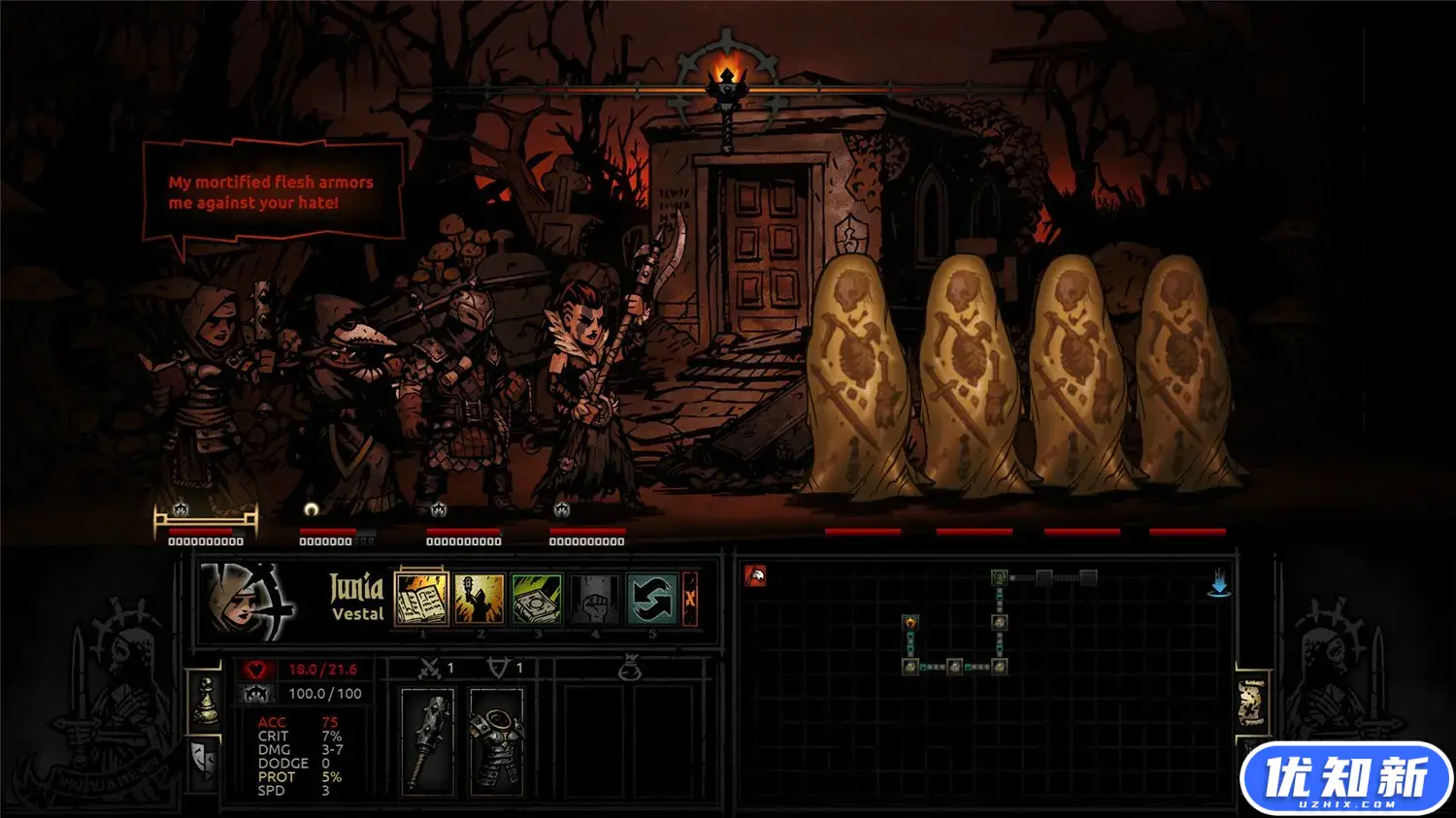Click the red retreat flag icon
This screenshot has width=1456, height=818.
(x=755, y=576)
